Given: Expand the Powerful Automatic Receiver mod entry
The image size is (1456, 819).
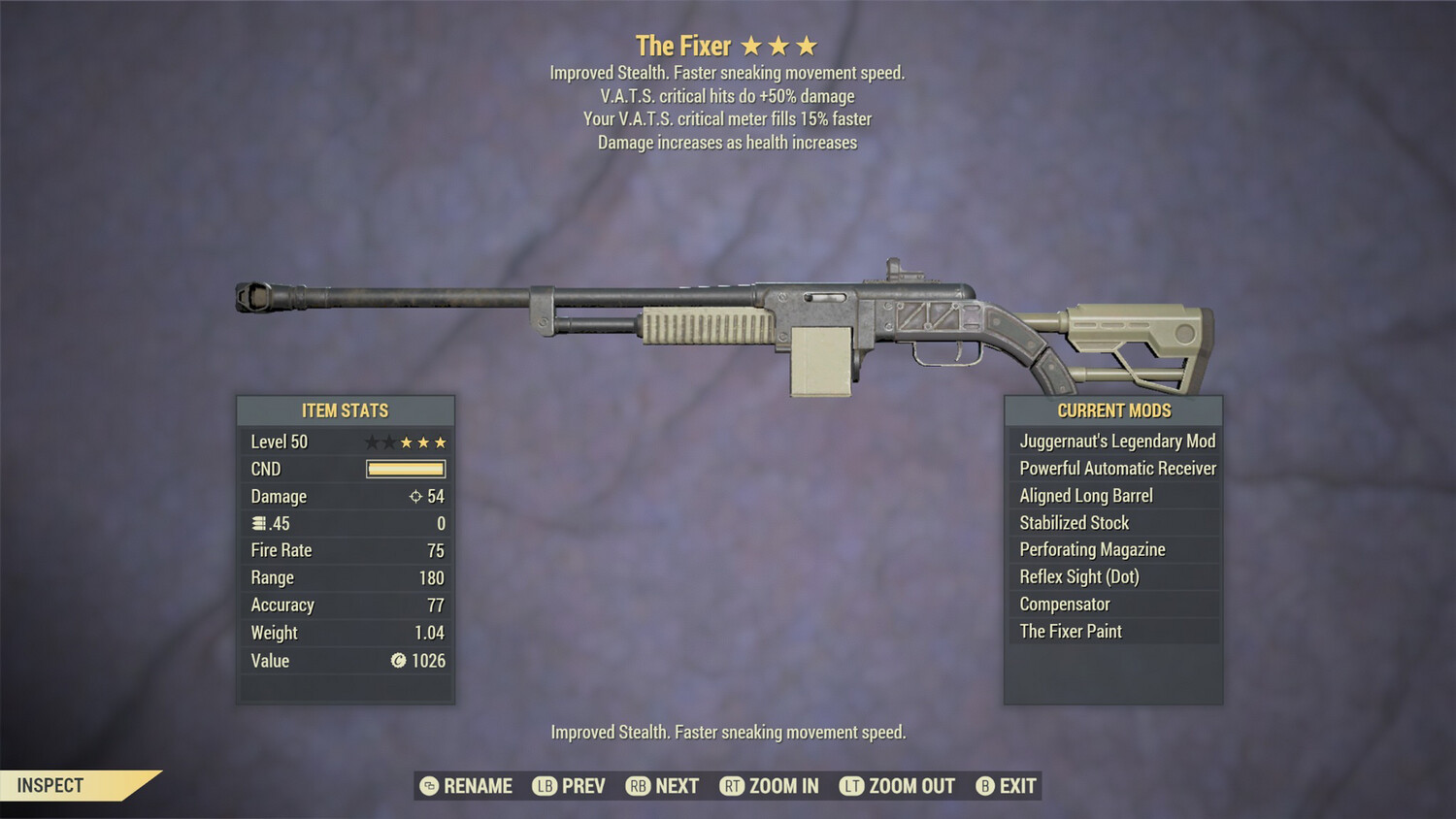Looking at the screenshot, I should click(1114, 468).
